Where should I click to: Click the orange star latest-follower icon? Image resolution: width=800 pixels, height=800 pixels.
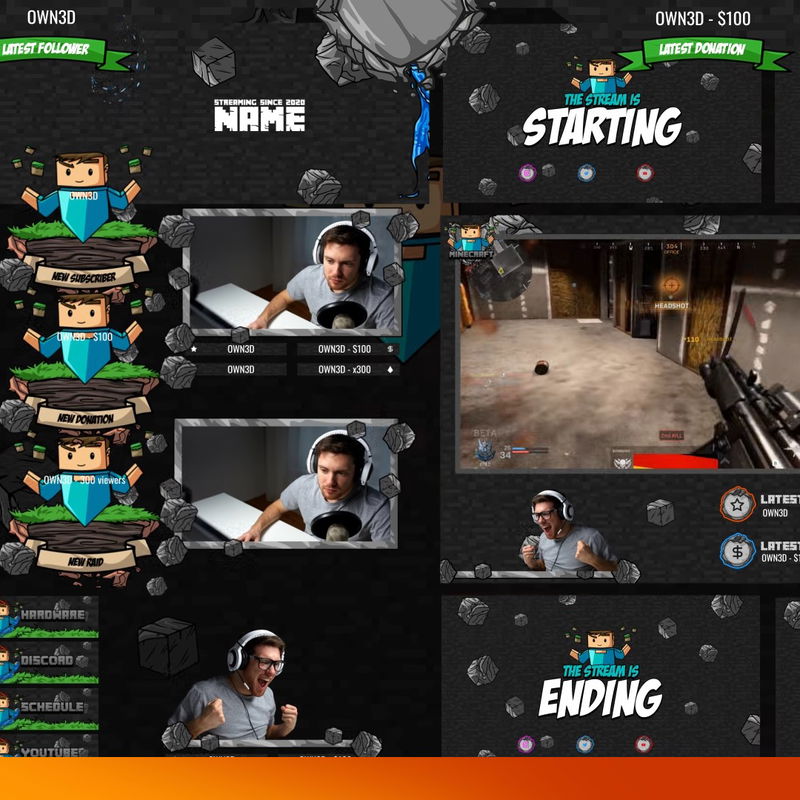(737, 504)
